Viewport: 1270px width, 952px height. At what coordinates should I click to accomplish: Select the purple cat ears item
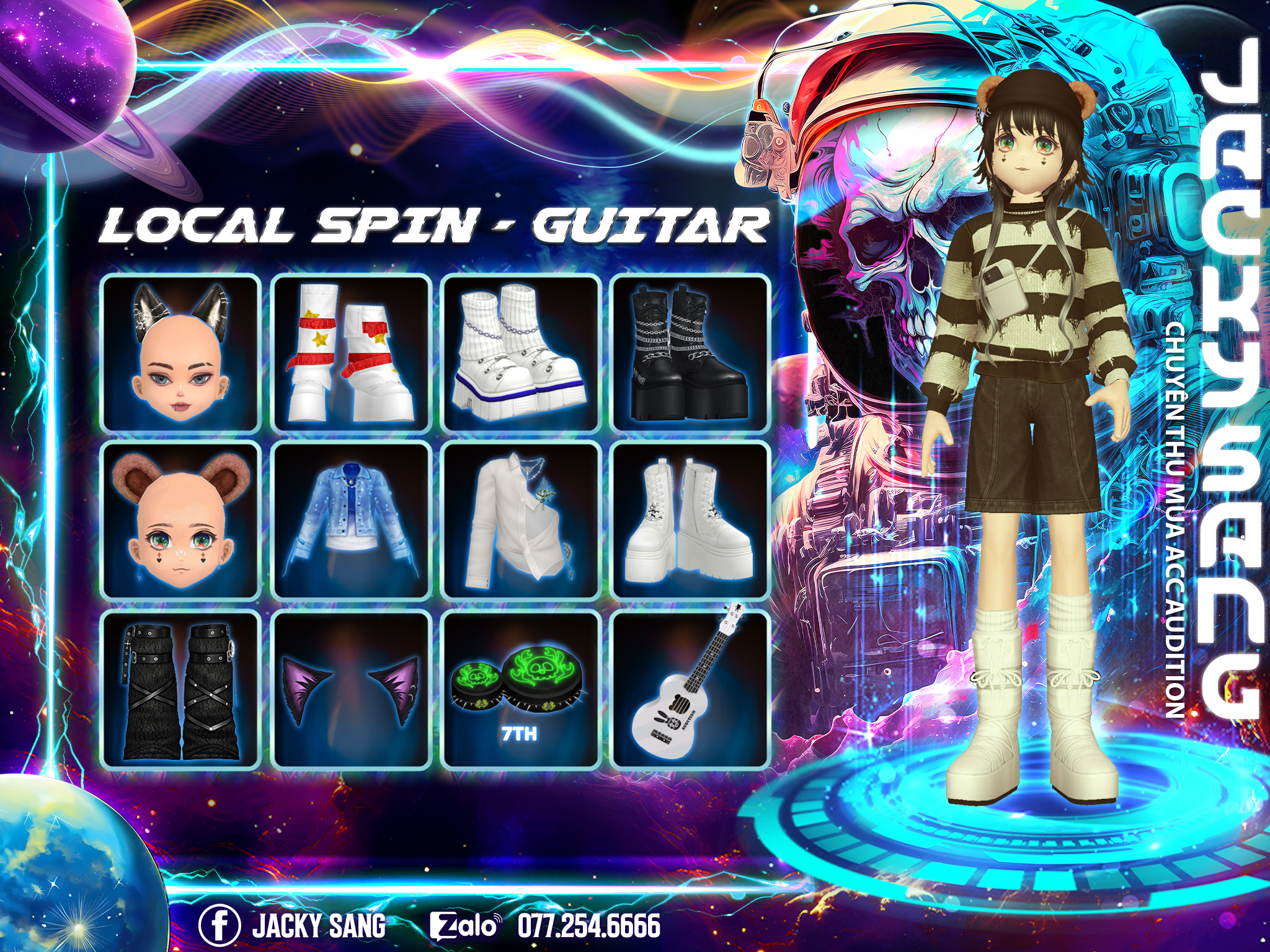pos(350,690)
